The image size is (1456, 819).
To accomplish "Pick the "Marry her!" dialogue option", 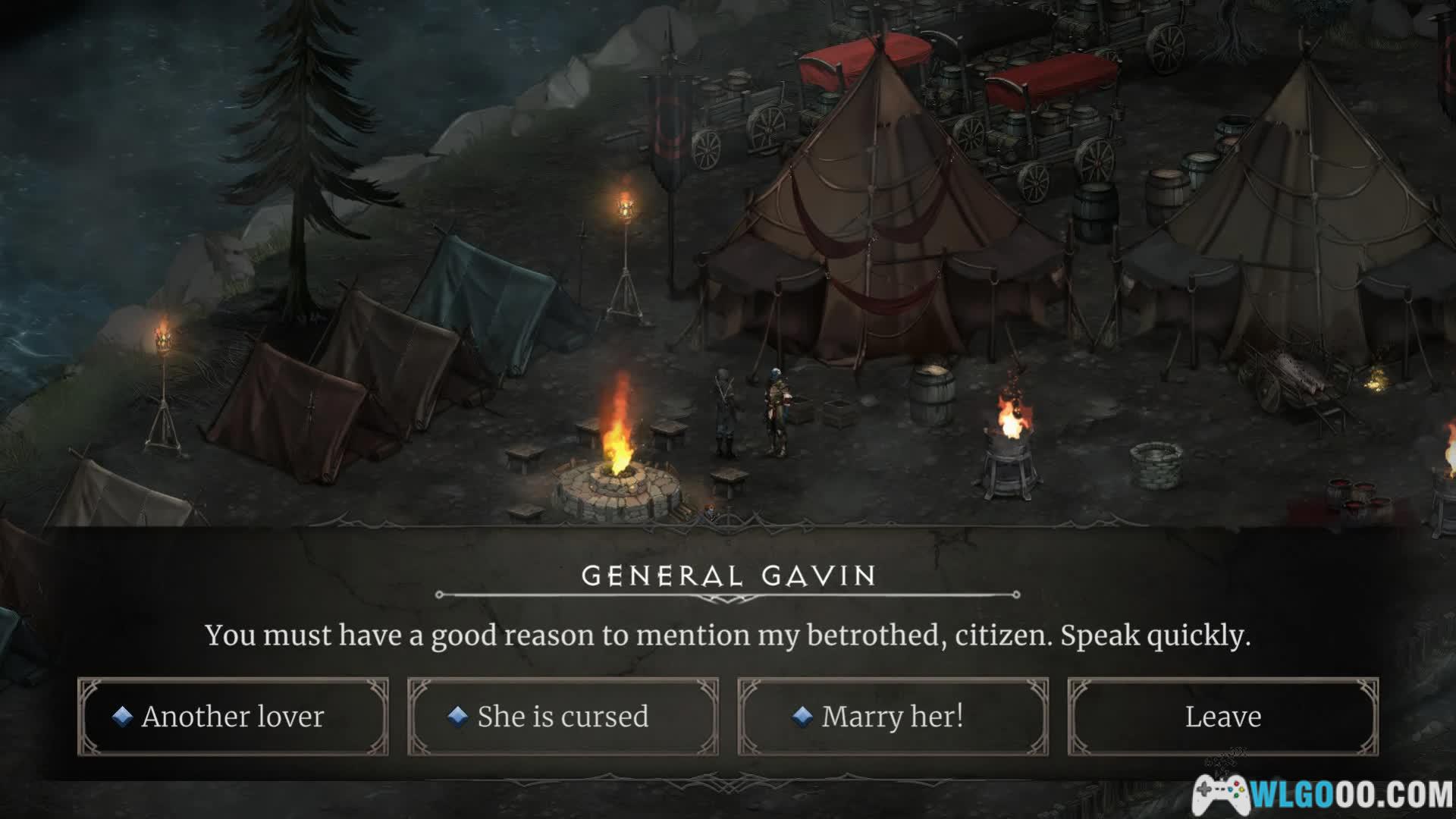I will tap(893, 717).
